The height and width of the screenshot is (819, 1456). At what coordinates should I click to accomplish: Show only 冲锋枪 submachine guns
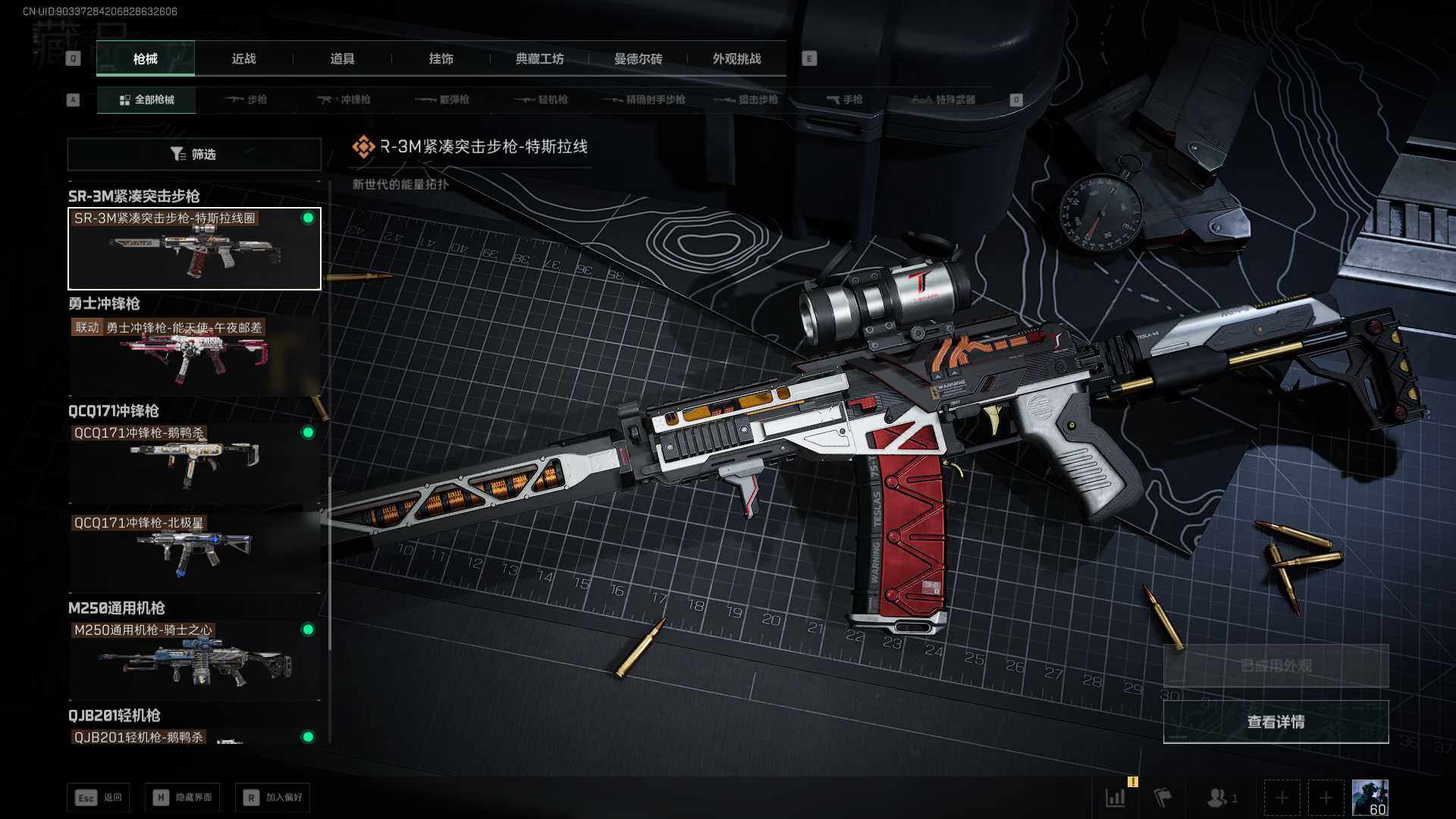coord(344,99)
